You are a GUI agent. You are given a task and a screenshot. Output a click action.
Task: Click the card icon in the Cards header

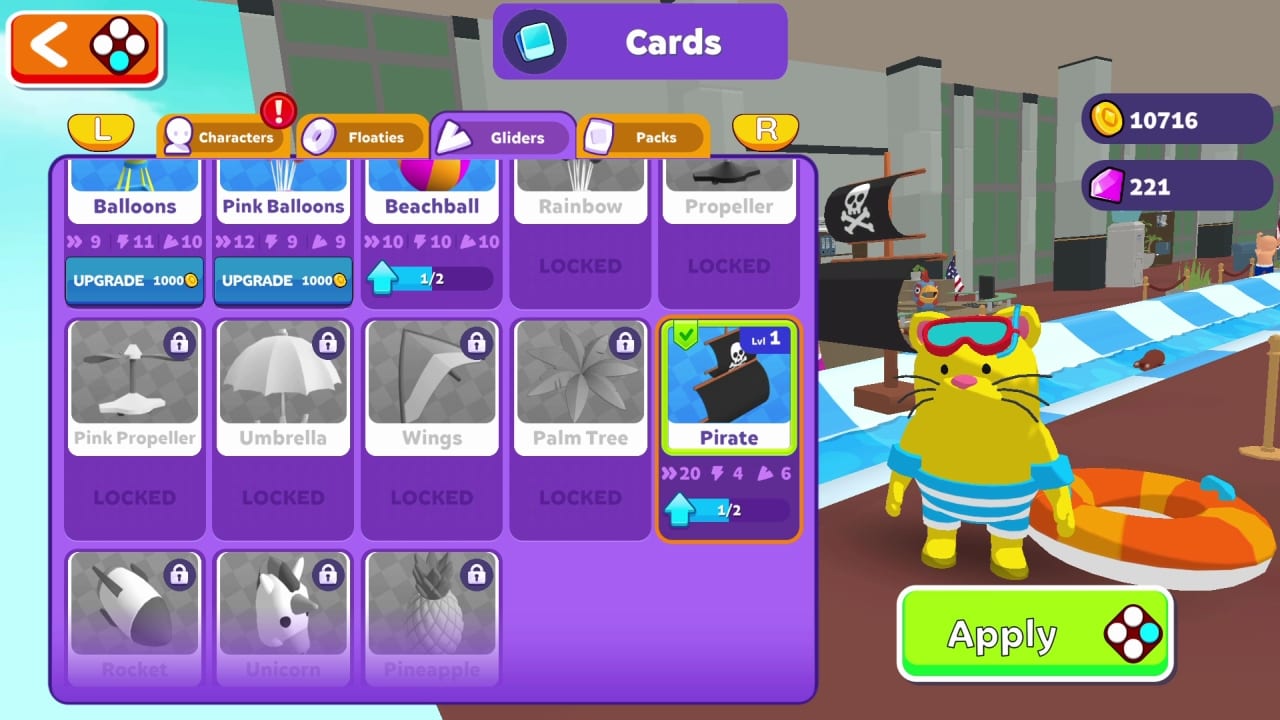(535, 42)
